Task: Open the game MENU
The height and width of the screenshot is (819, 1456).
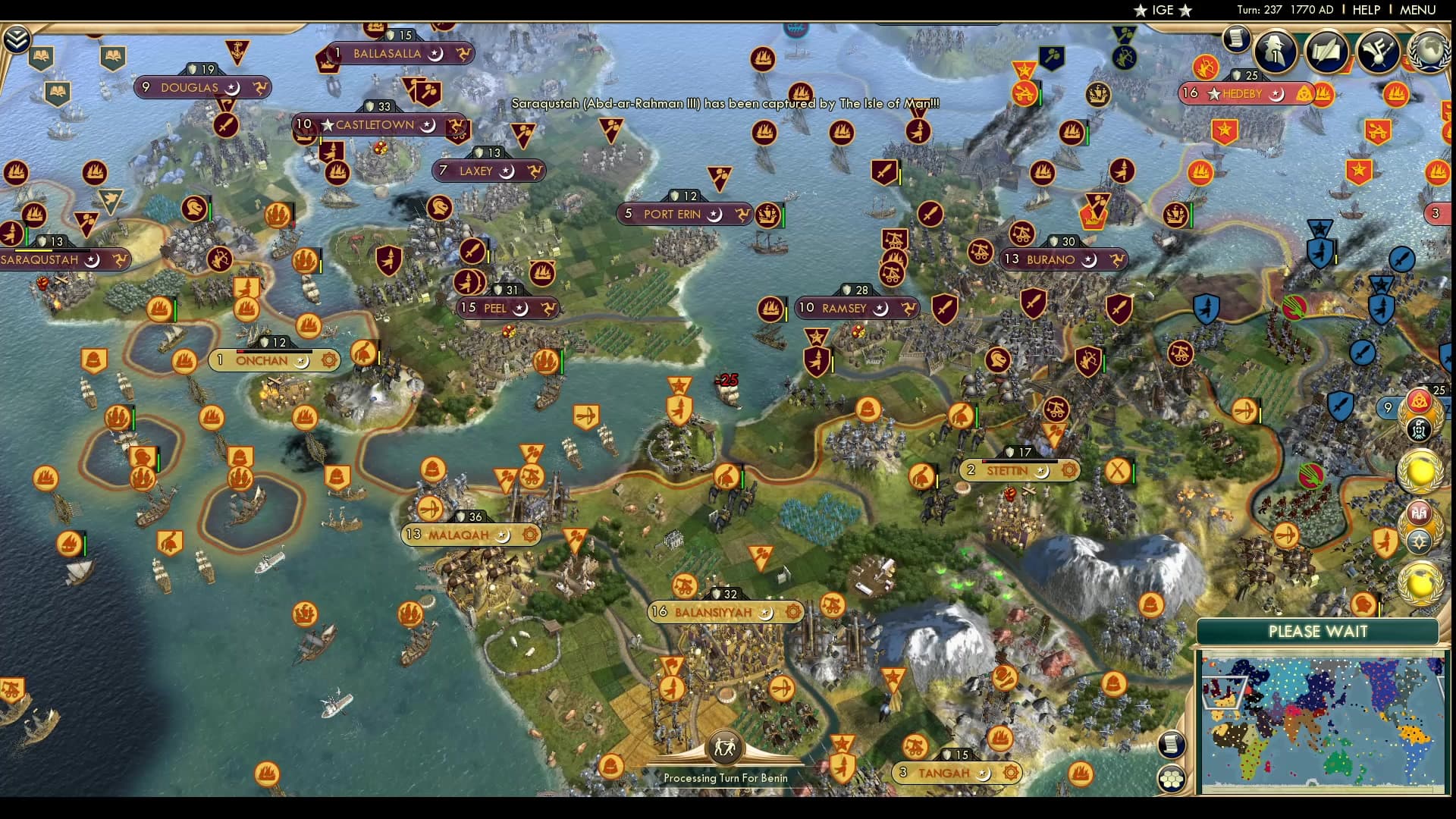Action: [x=1417, y=10]
